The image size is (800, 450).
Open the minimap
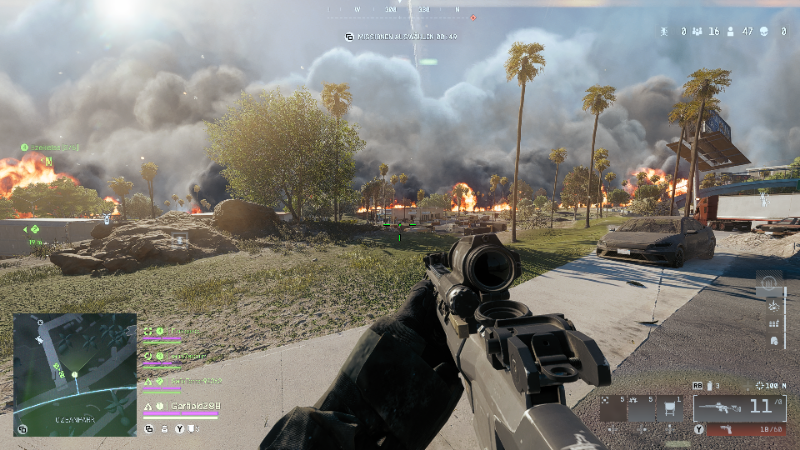click(74, 374)
